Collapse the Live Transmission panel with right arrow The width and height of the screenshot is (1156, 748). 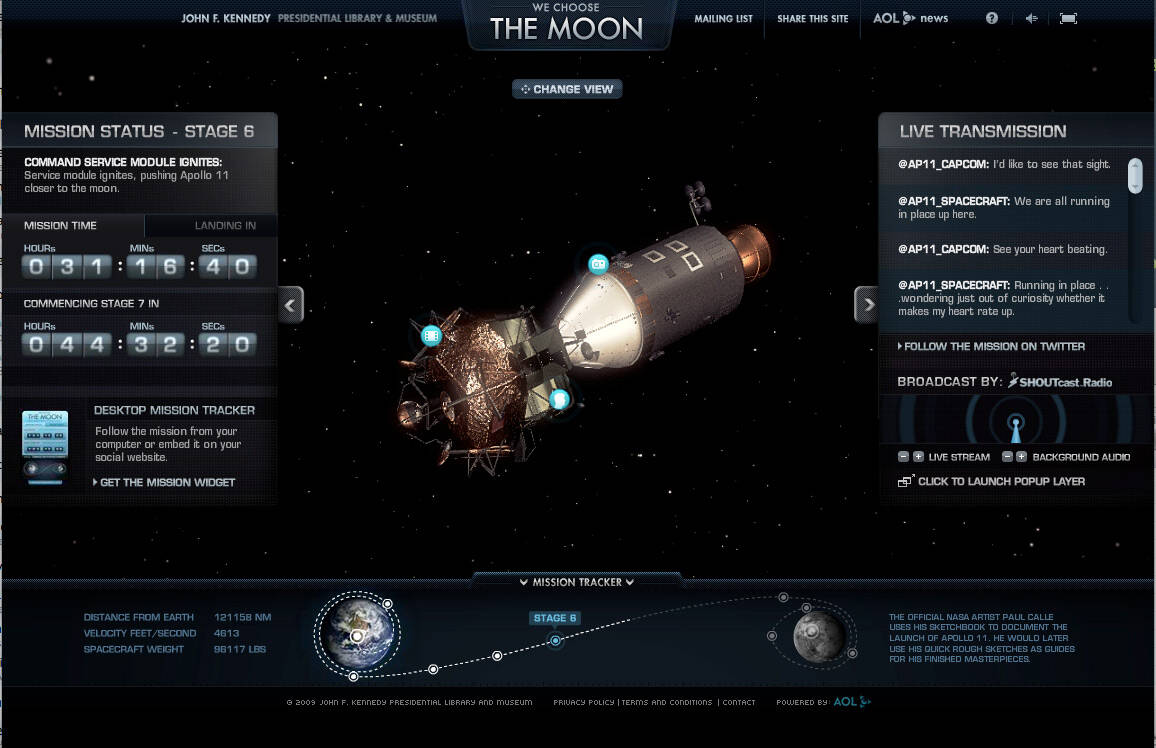(867, 304)
